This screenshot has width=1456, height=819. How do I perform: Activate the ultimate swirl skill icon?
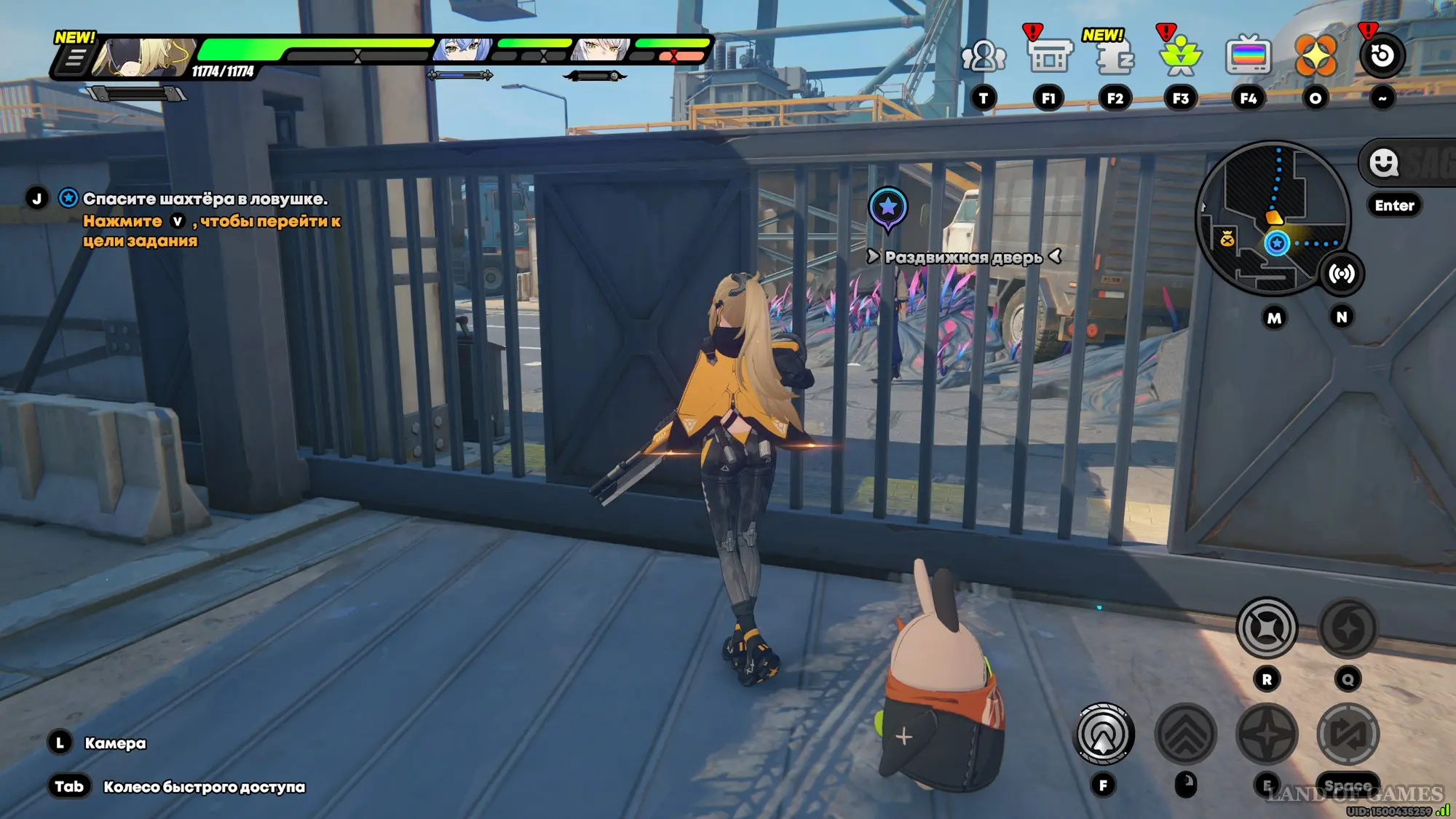pyautogui.click(x=1348, y=628)
